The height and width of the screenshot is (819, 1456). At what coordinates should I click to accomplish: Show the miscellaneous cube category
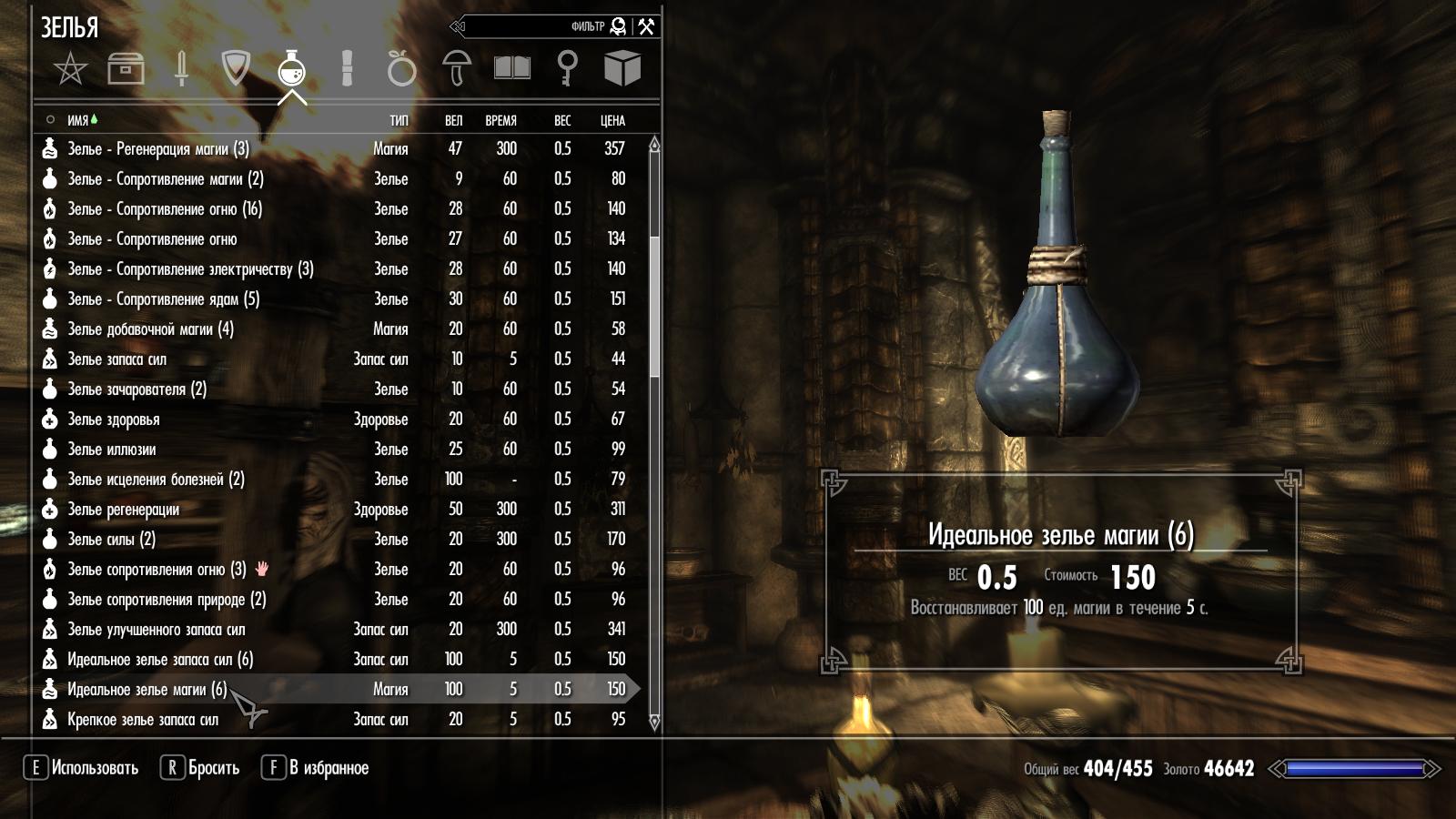click(622, 68)
